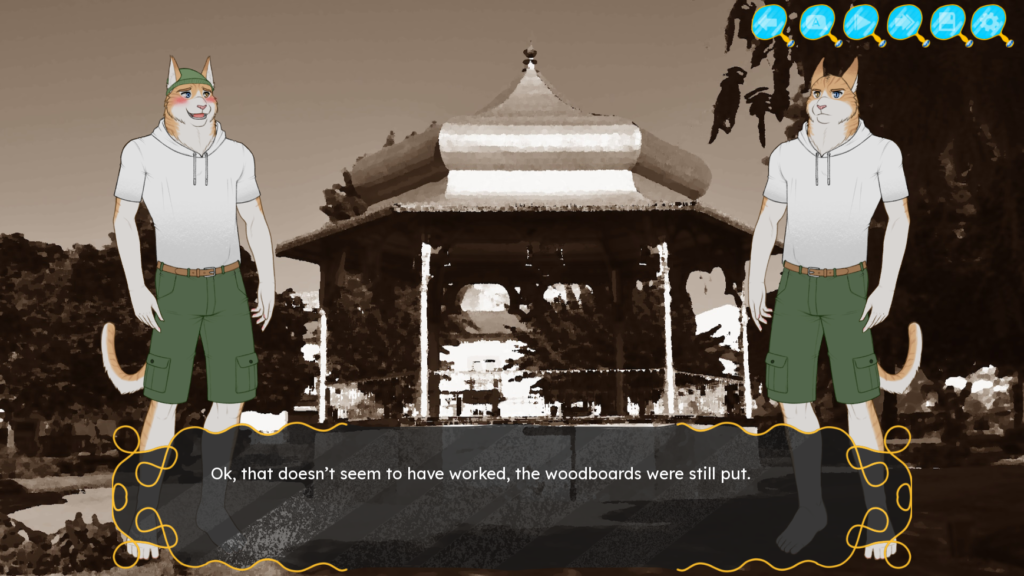
Task: Open settings with the gear icon
Action: [x=989, y=22]
